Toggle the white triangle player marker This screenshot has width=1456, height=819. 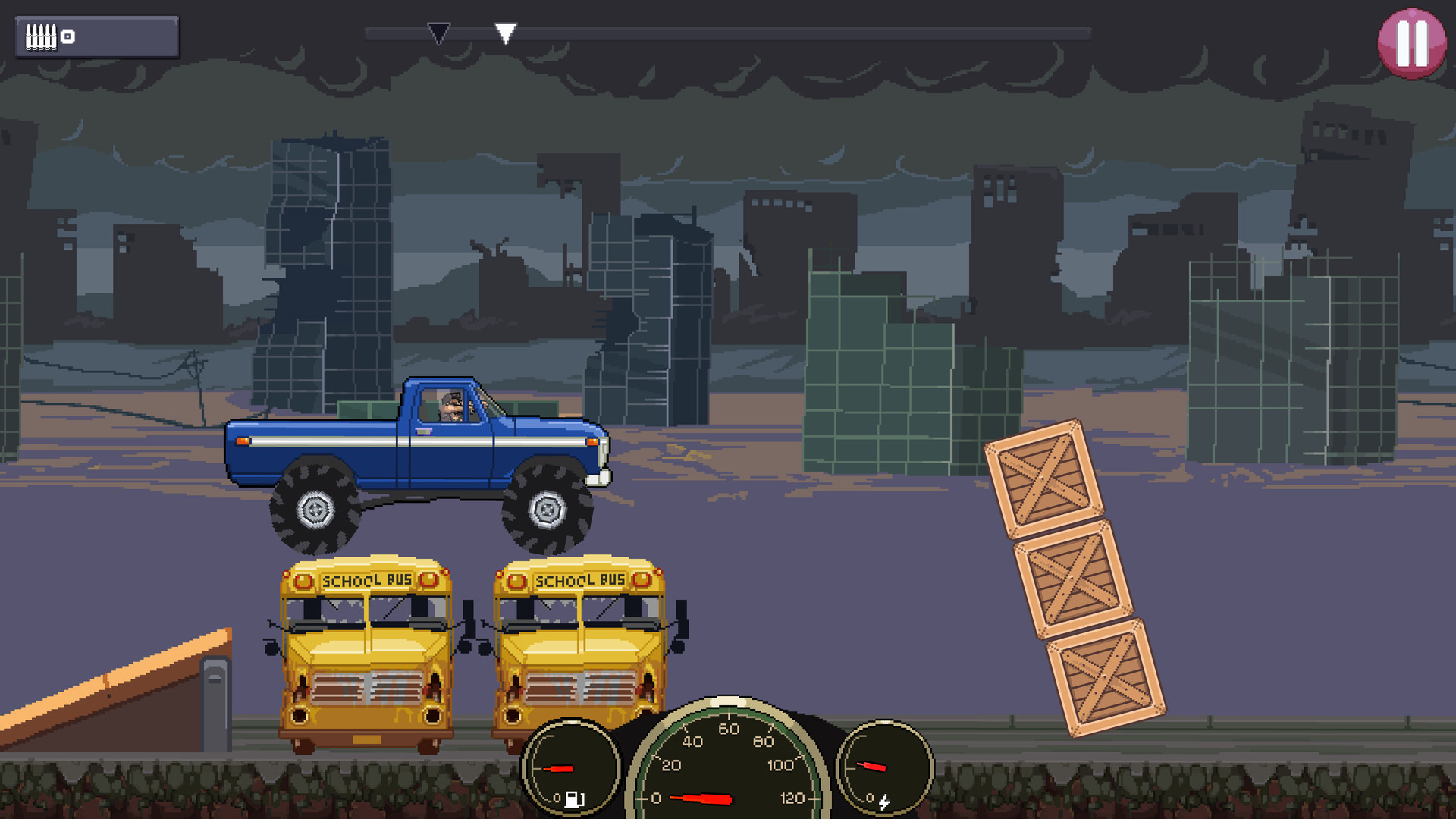coord(506,32)
